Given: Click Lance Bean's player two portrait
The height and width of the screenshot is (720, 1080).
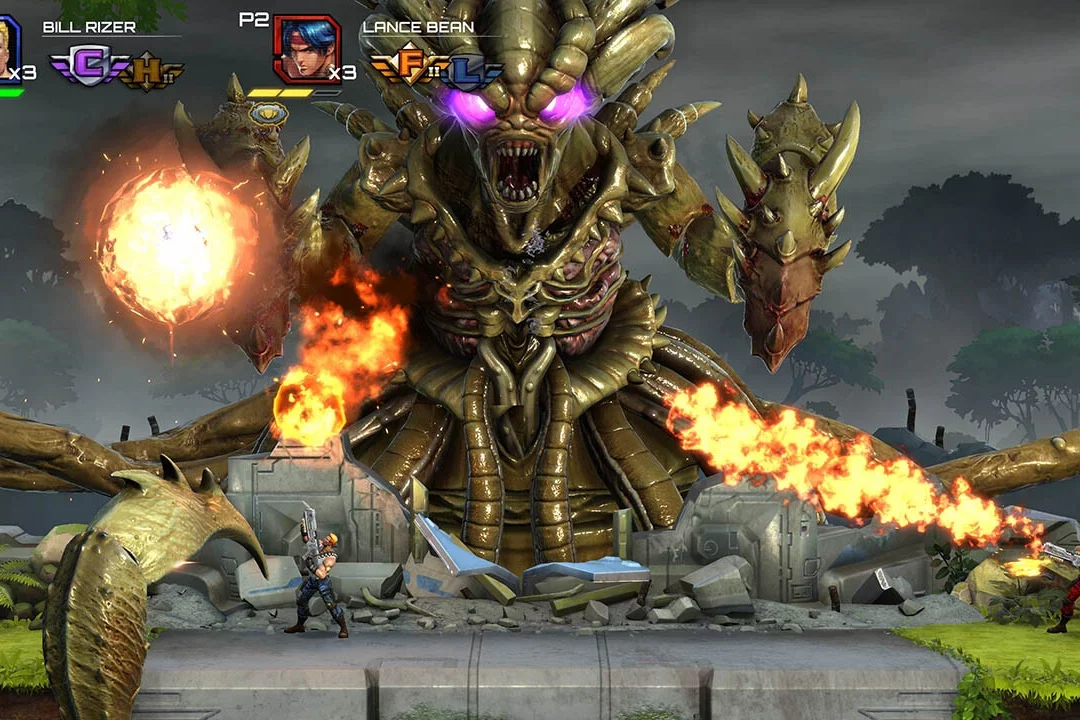Looking at the screenshot, I should [305, 49].
